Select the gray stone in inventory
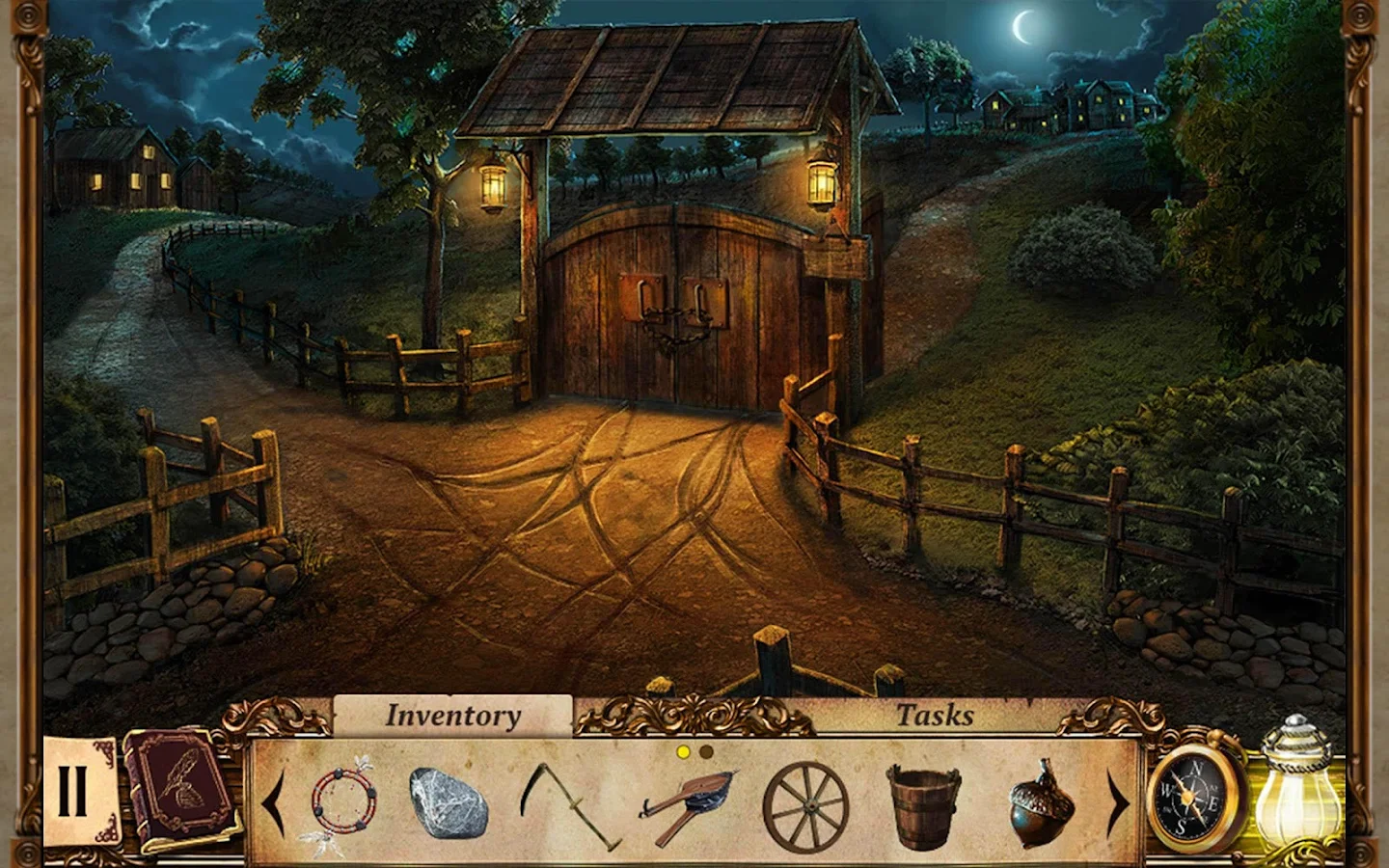Viewport: 1389px width, 868px height. click(x=450, y=802)
